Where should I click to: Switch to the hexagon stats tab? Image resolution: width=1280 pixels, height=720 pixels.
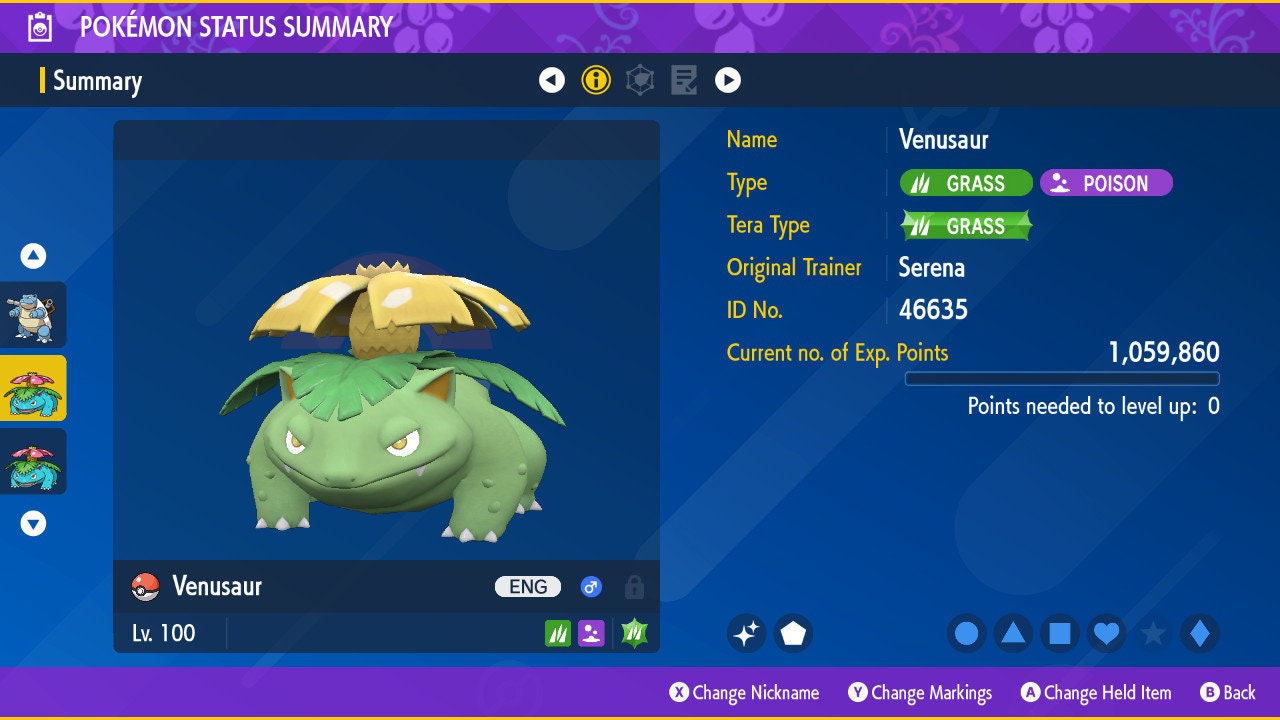tap(640, 80)
